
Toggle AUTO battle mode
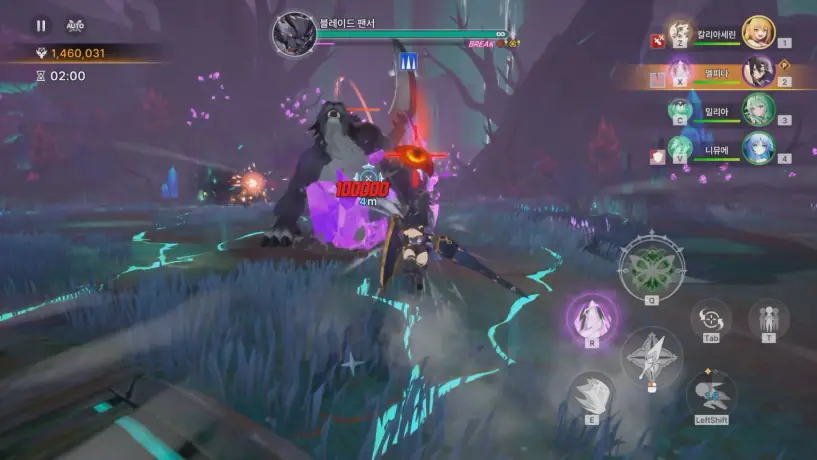coord(74,25)
